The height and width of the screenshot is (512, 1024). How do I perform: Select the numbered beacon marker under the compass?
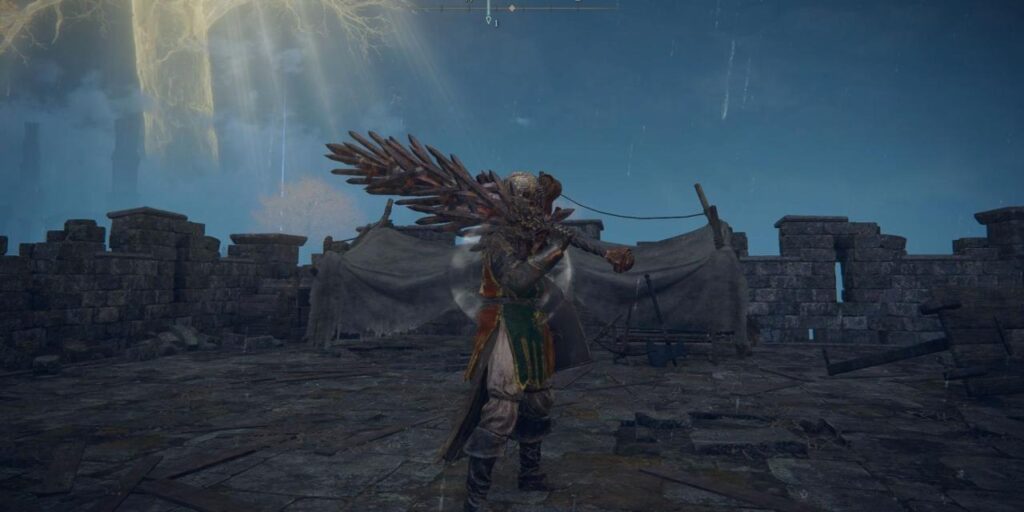pos(489,20)
